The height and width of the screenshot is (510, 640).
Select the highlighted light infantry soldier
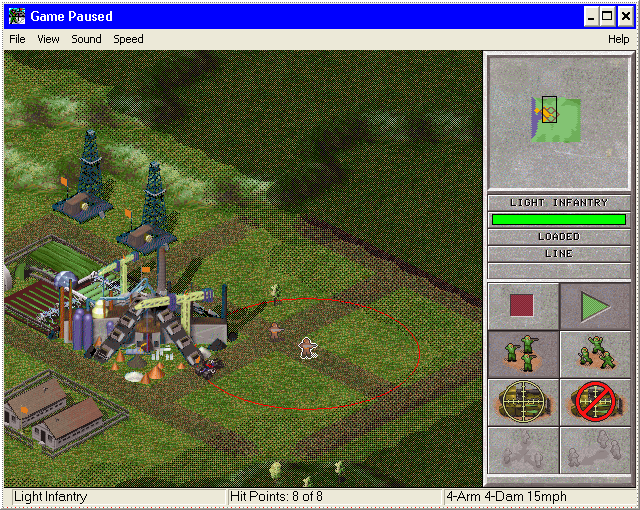pos(308,348)
